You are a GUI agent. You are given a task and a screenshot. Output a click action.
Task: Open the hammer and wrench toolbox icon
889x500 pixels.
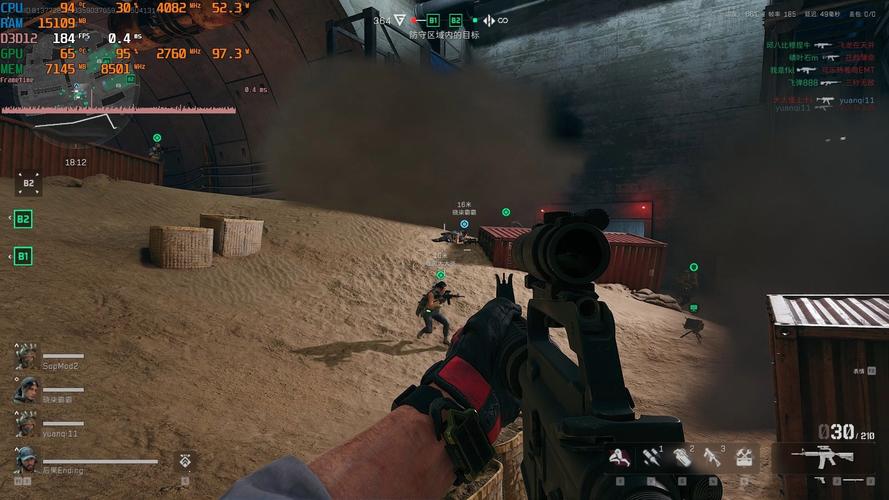(x=743, y=457)
